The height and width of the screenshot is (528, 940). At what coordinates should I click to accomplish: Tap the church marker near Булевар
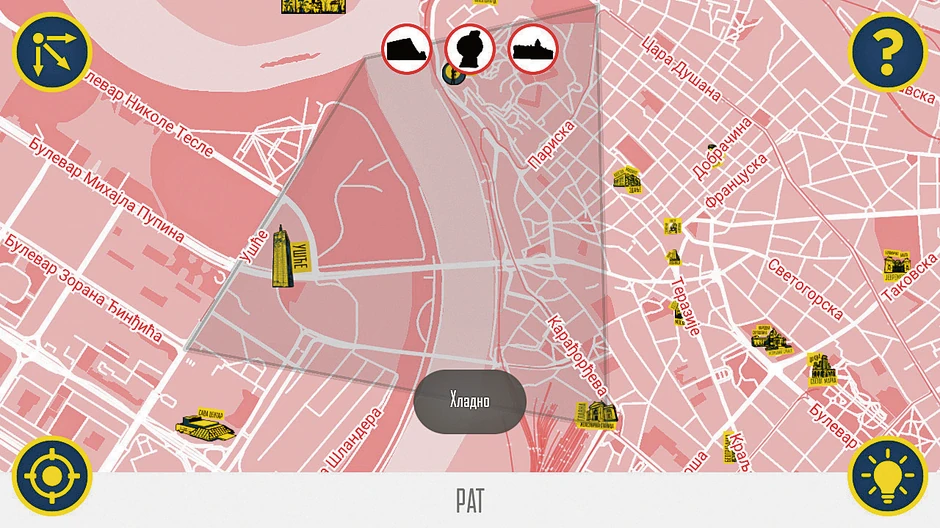(x=826, y=369)
